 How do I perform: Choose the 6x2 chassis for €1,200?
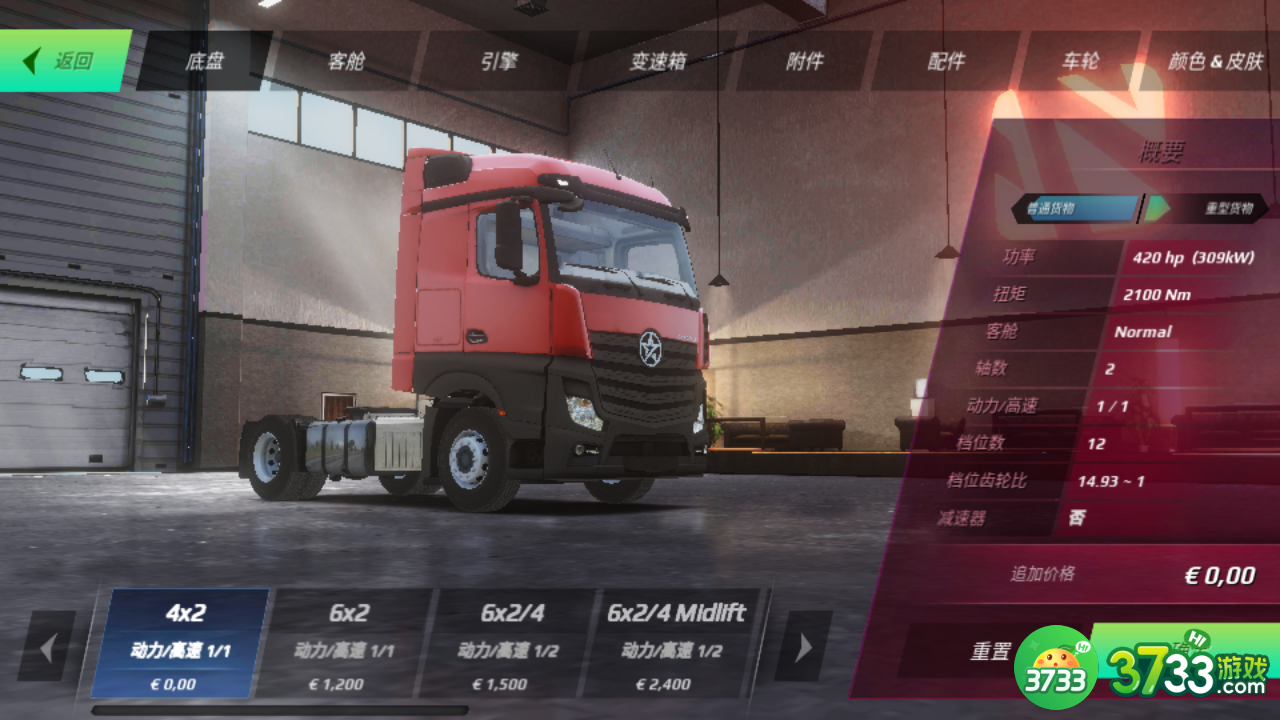(x=347, y=643)
